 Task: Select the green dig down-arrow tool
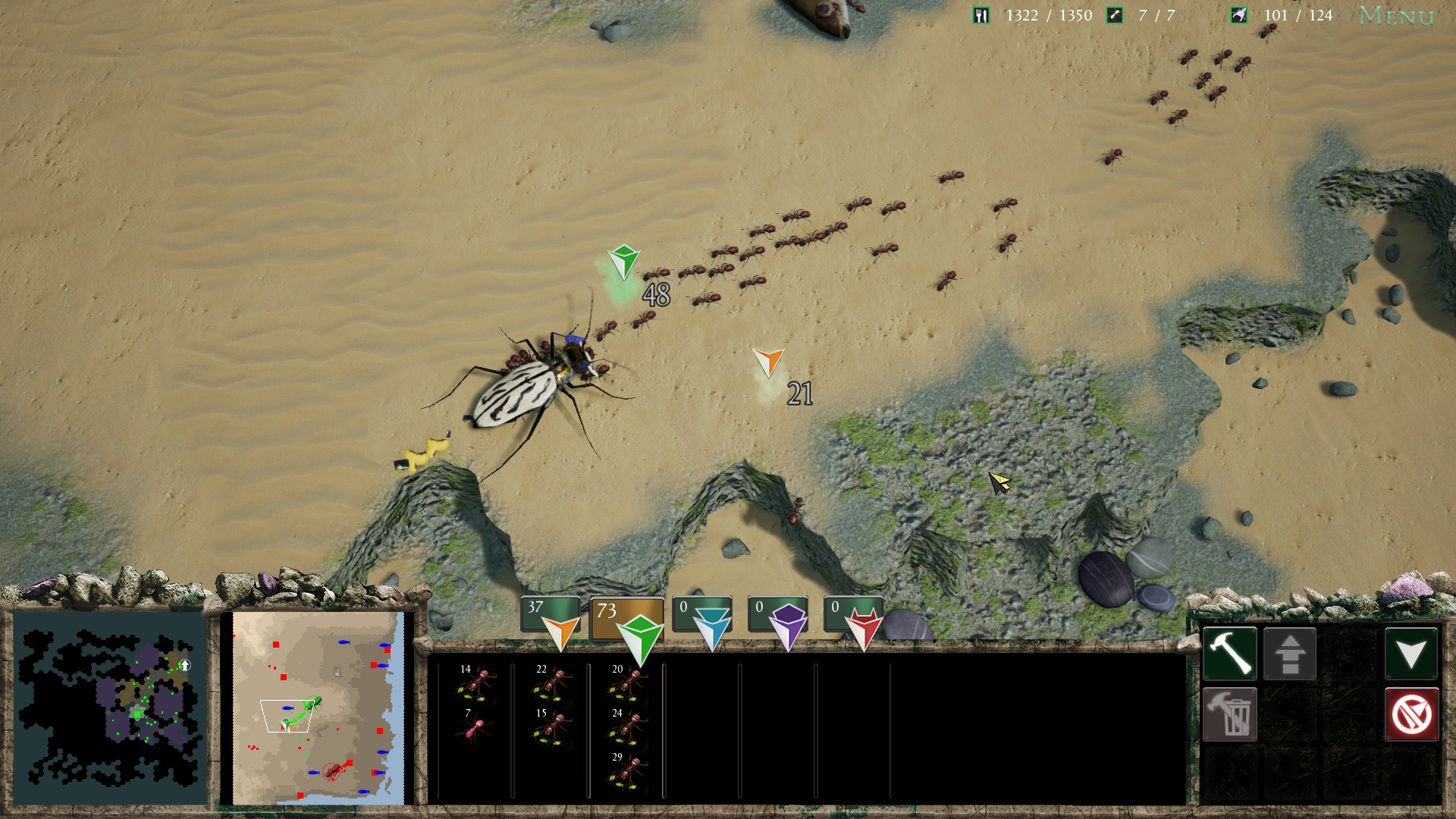click(1412, 654)
